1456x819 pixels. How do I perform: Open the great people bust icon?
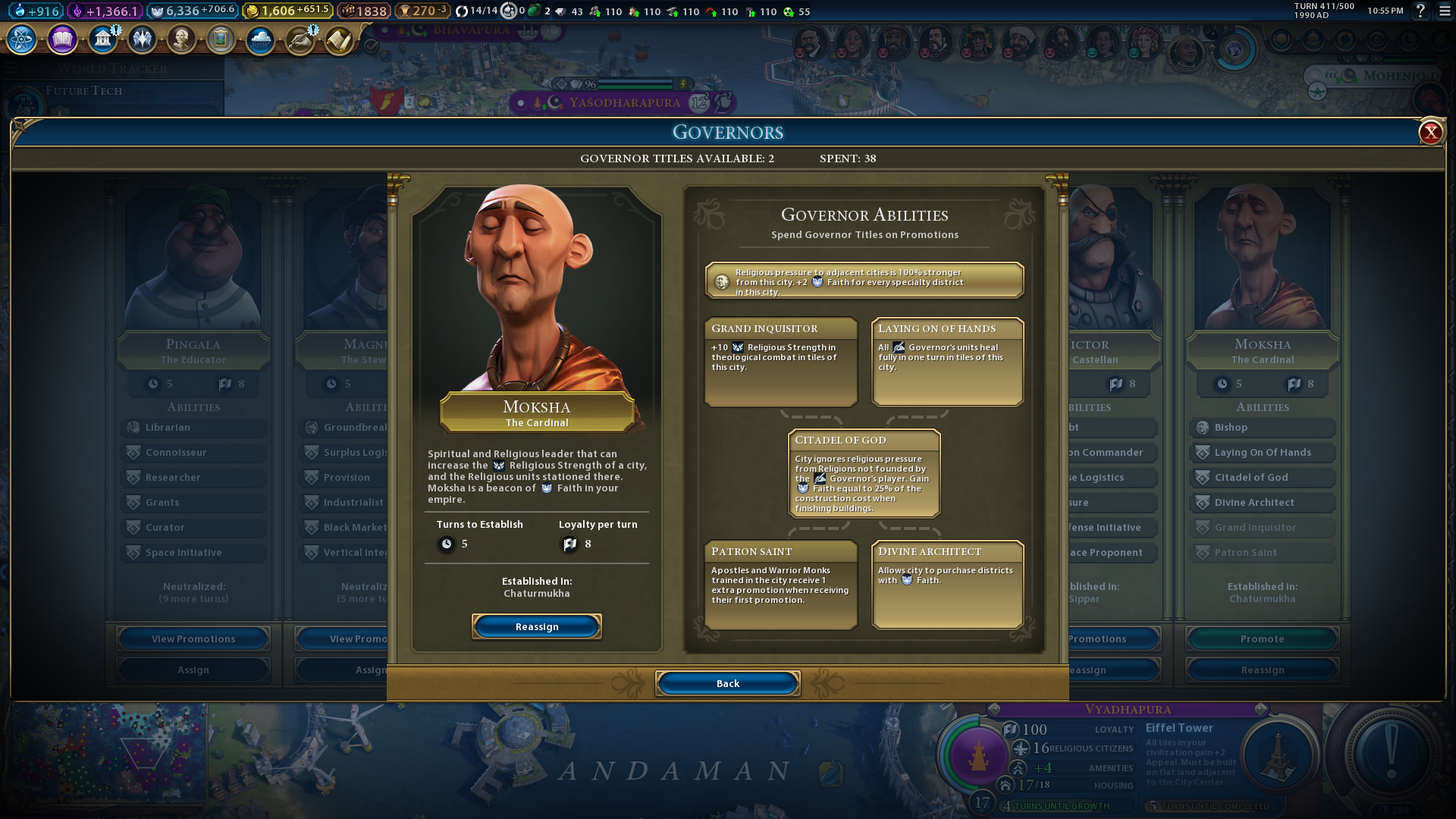(x=181, y=39)
